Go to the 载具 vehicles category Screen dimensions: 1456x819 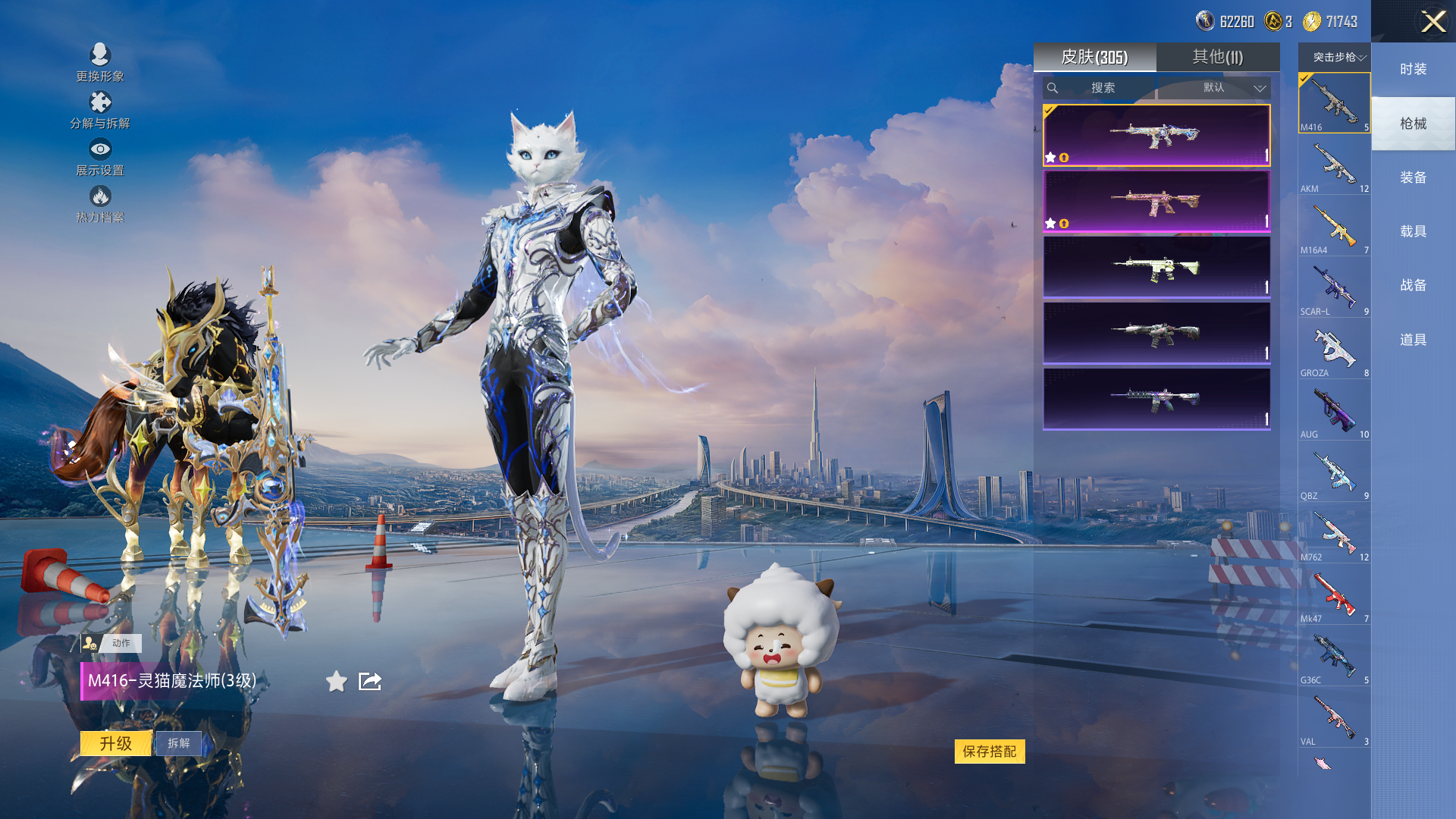coord(1413,231)
